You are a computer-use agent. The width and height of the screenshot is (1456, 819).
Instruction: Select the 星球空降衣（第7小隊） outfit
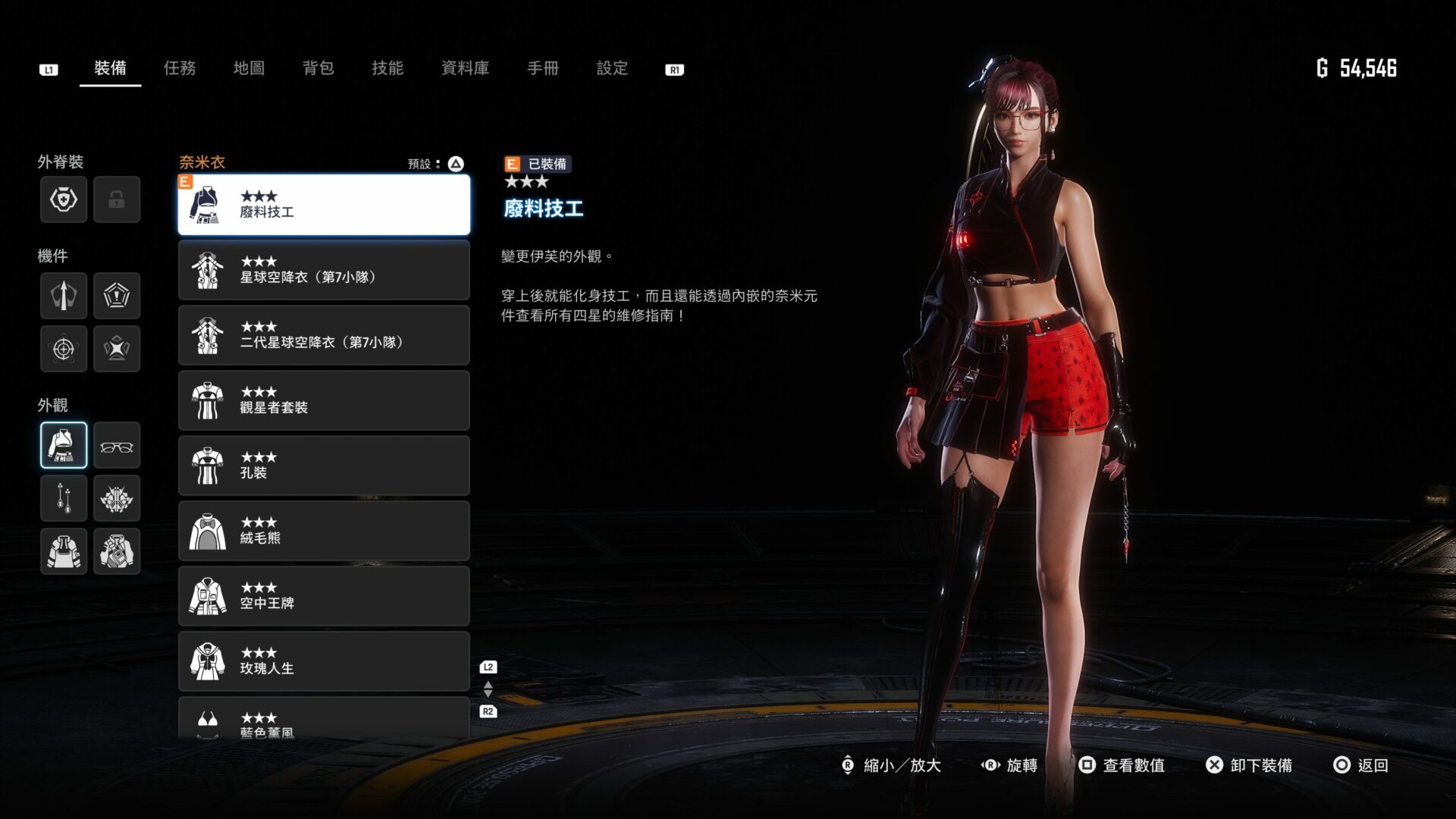click(x=324, y=271)
